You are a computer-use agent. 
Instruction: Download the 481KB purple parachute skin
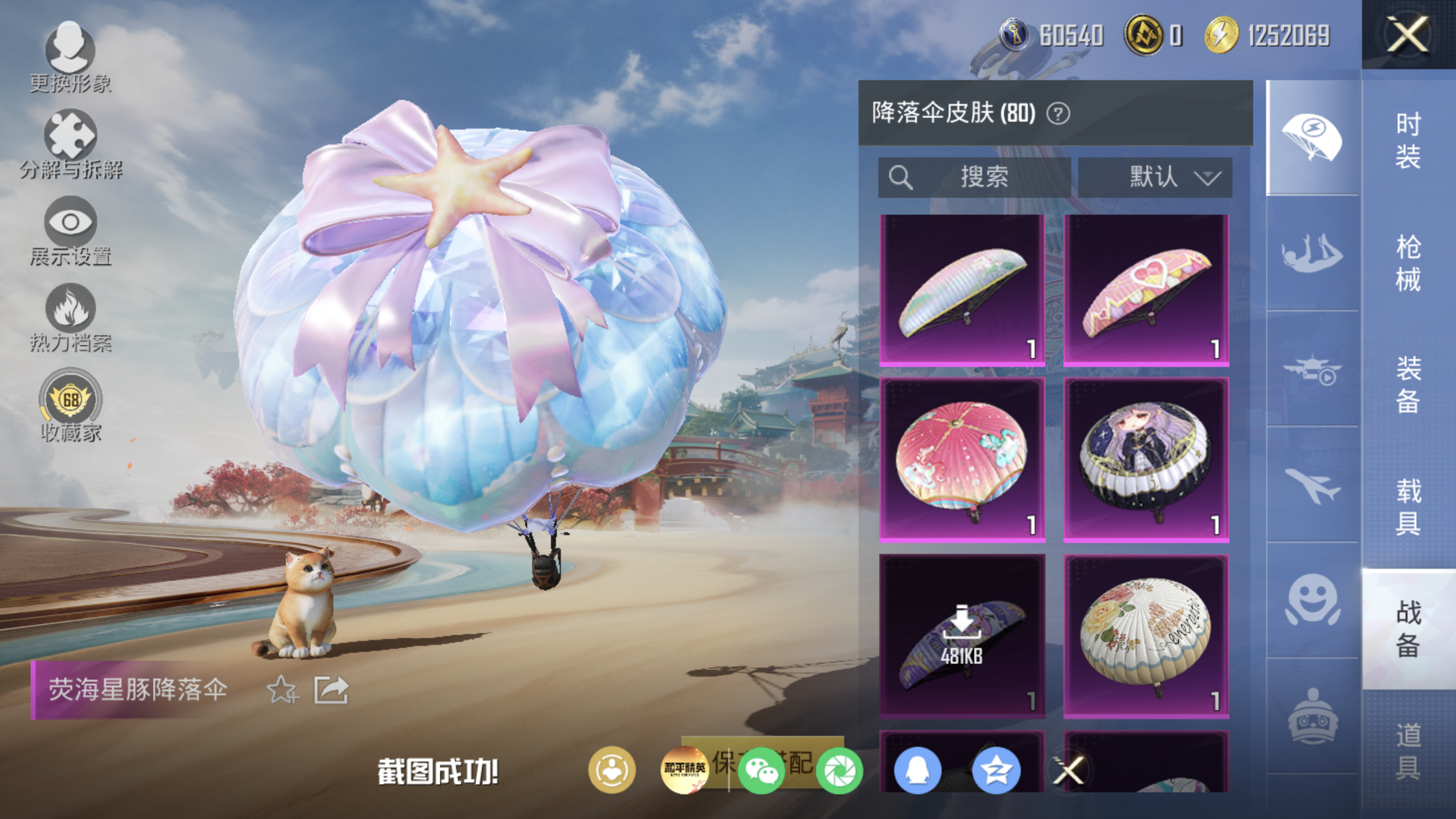pos(962,634)
